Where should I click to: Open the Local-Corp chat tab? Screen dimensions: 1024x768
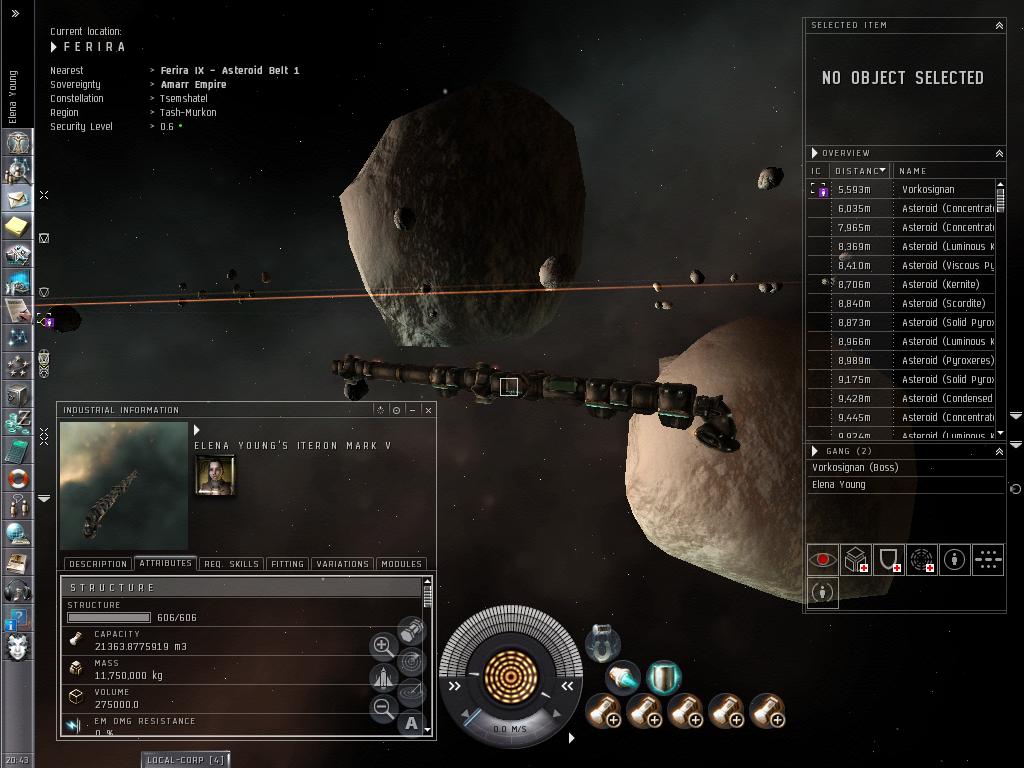[186, 760]
